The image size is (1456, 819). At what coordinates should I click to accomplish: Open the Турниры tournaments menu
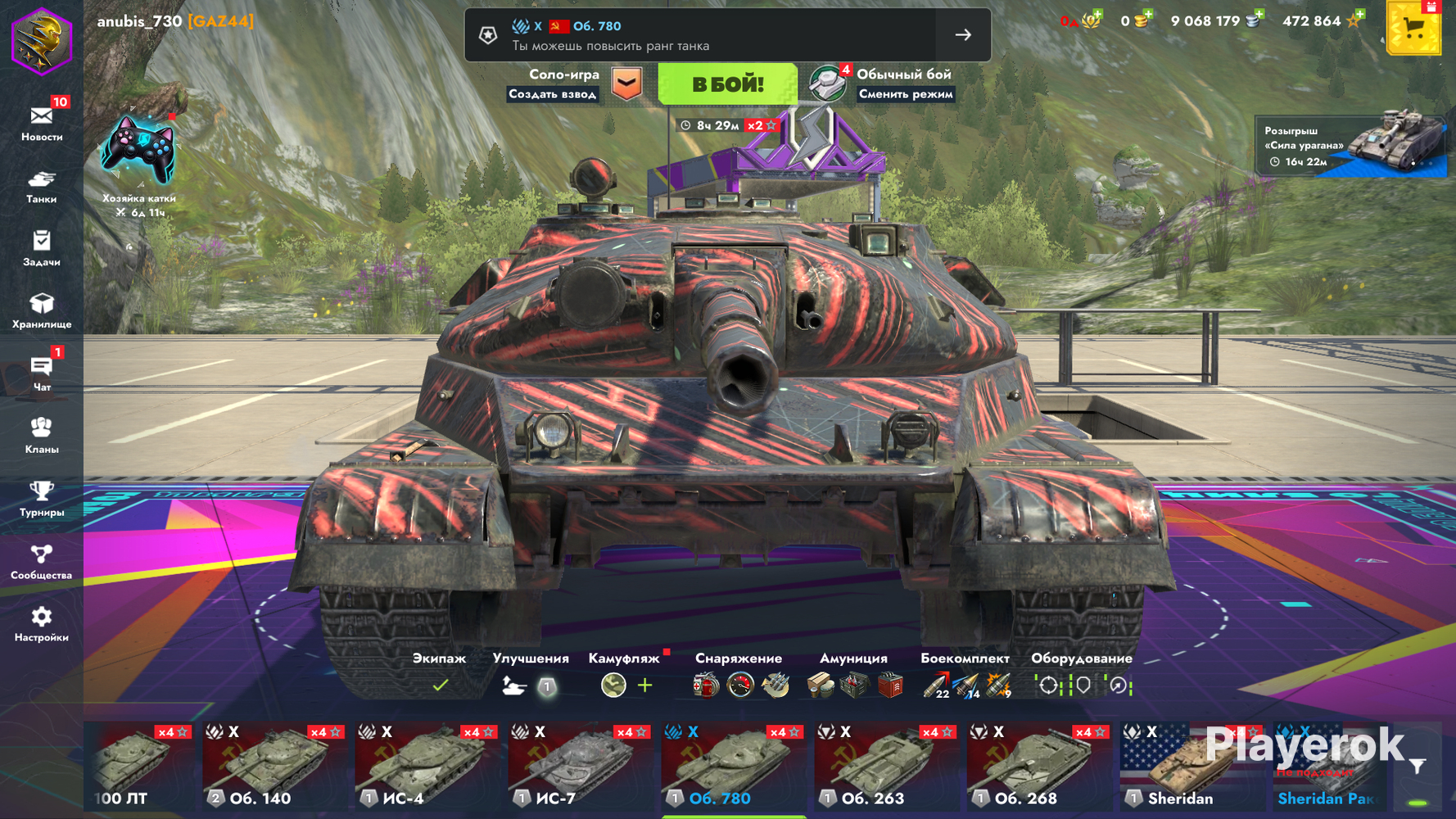pos(42,499)
